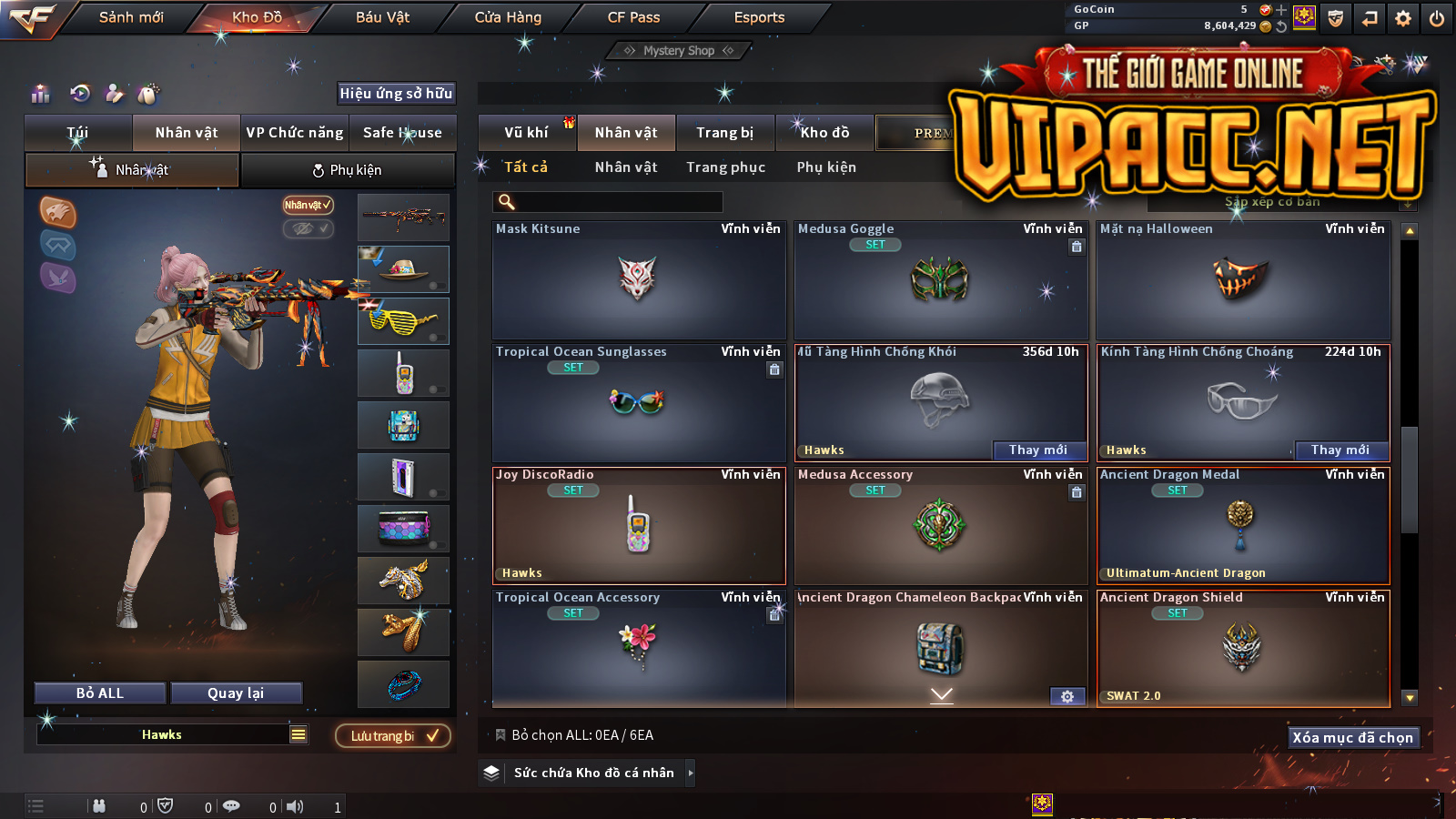1456x819 pixels.
Task: Open the Sảnh mới lobby menu
Action: click(x=131, y=17)
